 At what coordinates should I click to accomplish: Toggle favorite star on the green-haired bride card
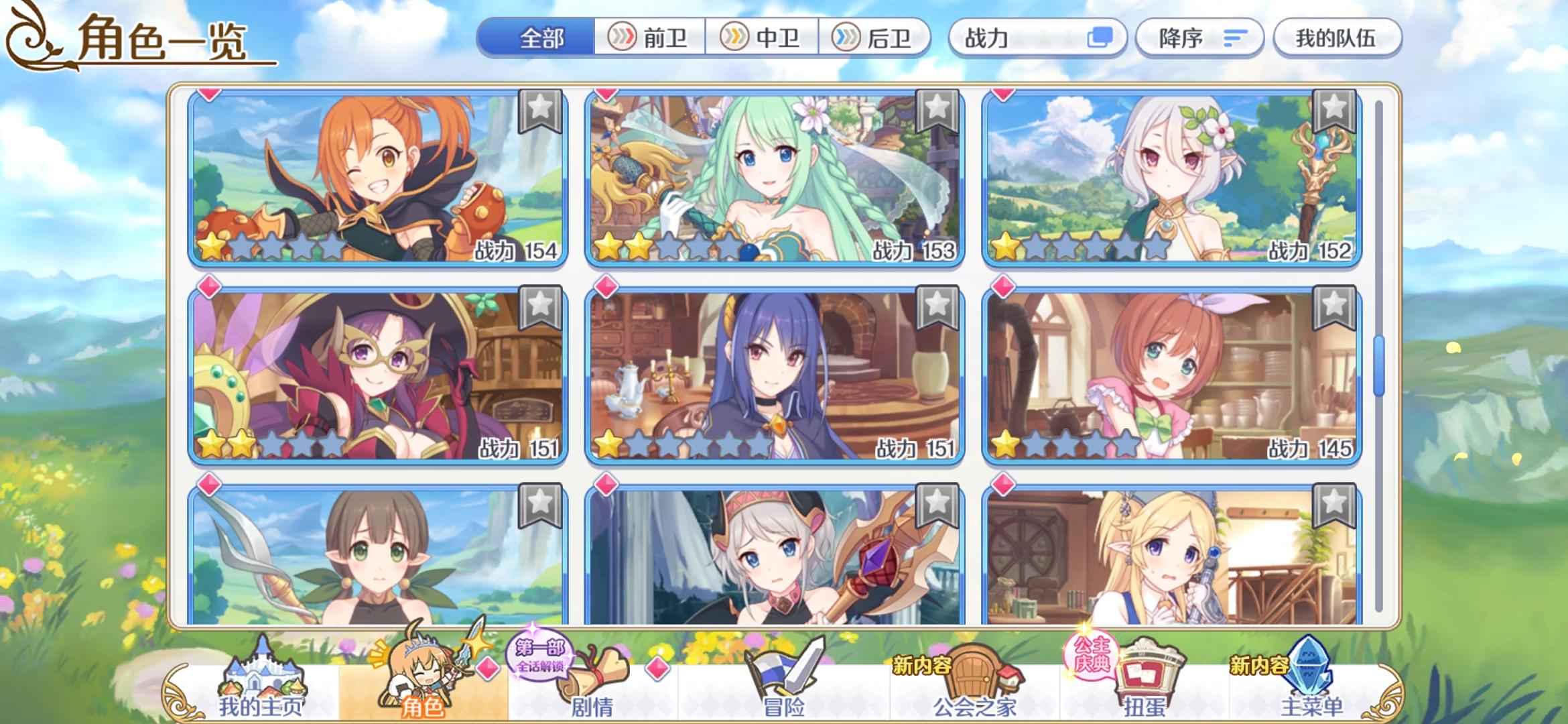[937, 111]
